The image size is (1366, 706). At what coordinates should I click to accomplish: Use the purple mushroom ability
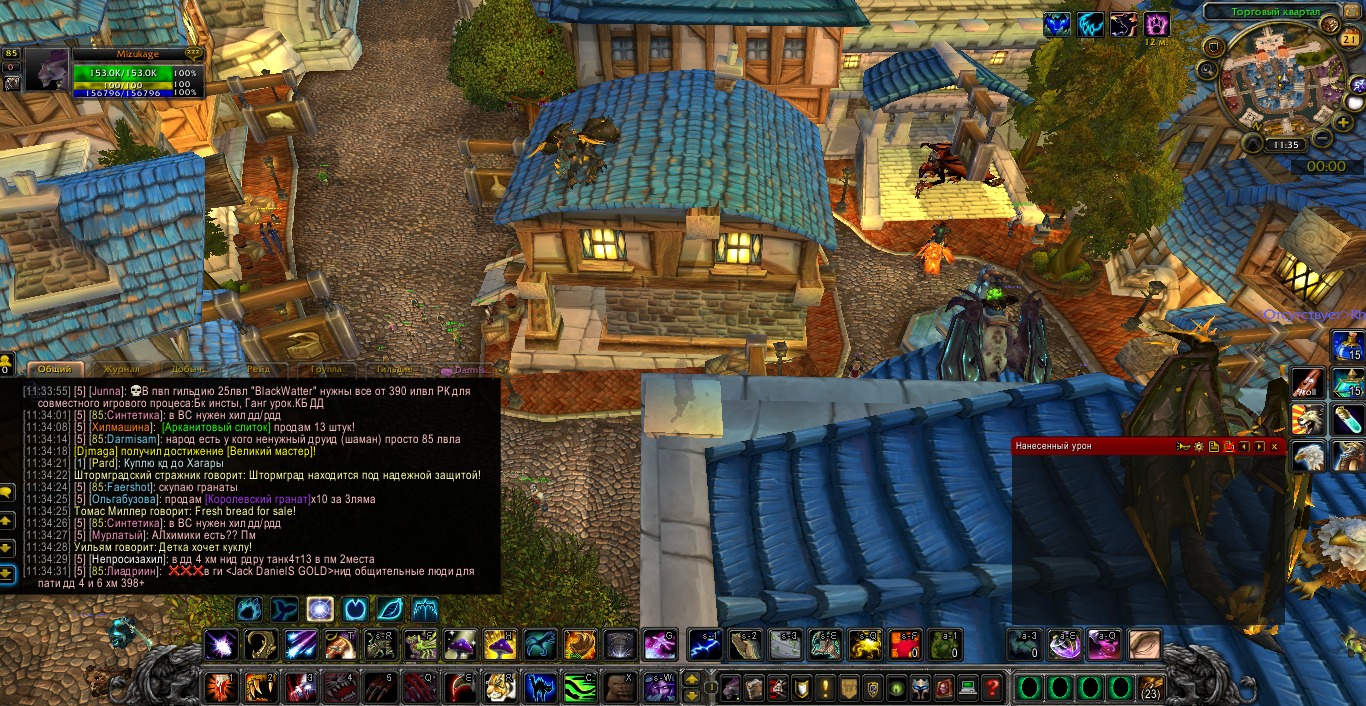click(x=459, y=644)
